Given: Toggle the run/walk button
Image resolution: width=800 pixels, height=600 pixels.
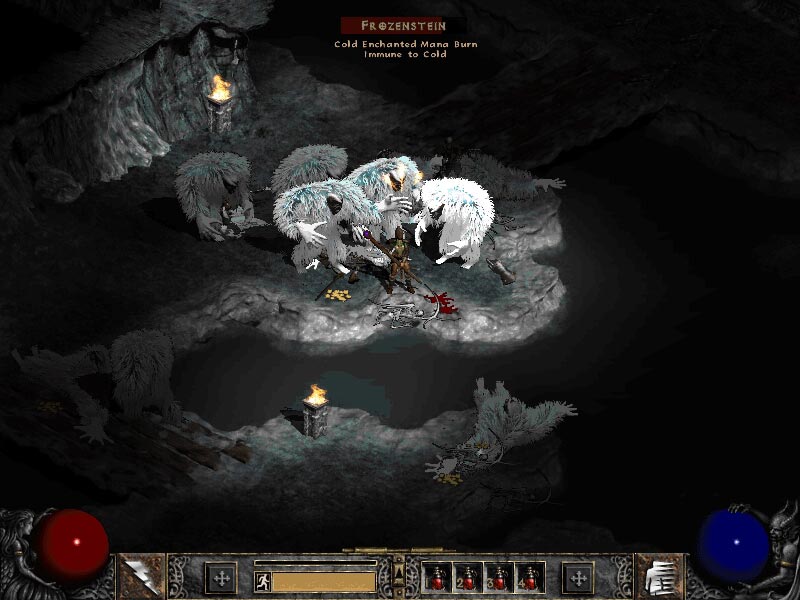Looking at the screenshot, I should pos(262,579).
